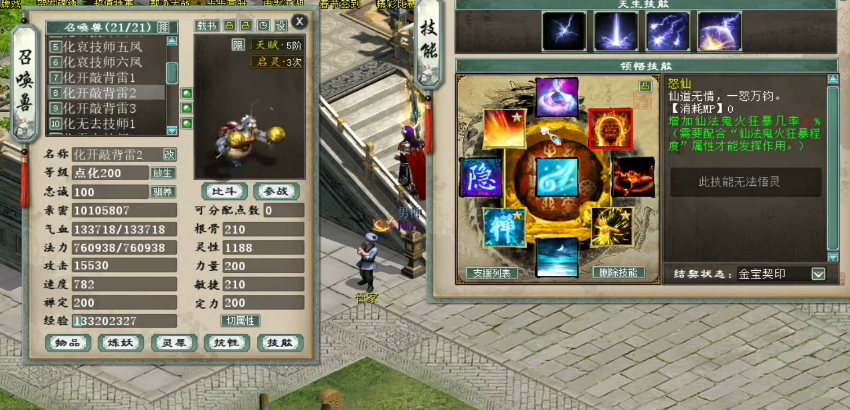Open the 技能 skills tab
Screen dimensions: 850x410
[275, 342]
